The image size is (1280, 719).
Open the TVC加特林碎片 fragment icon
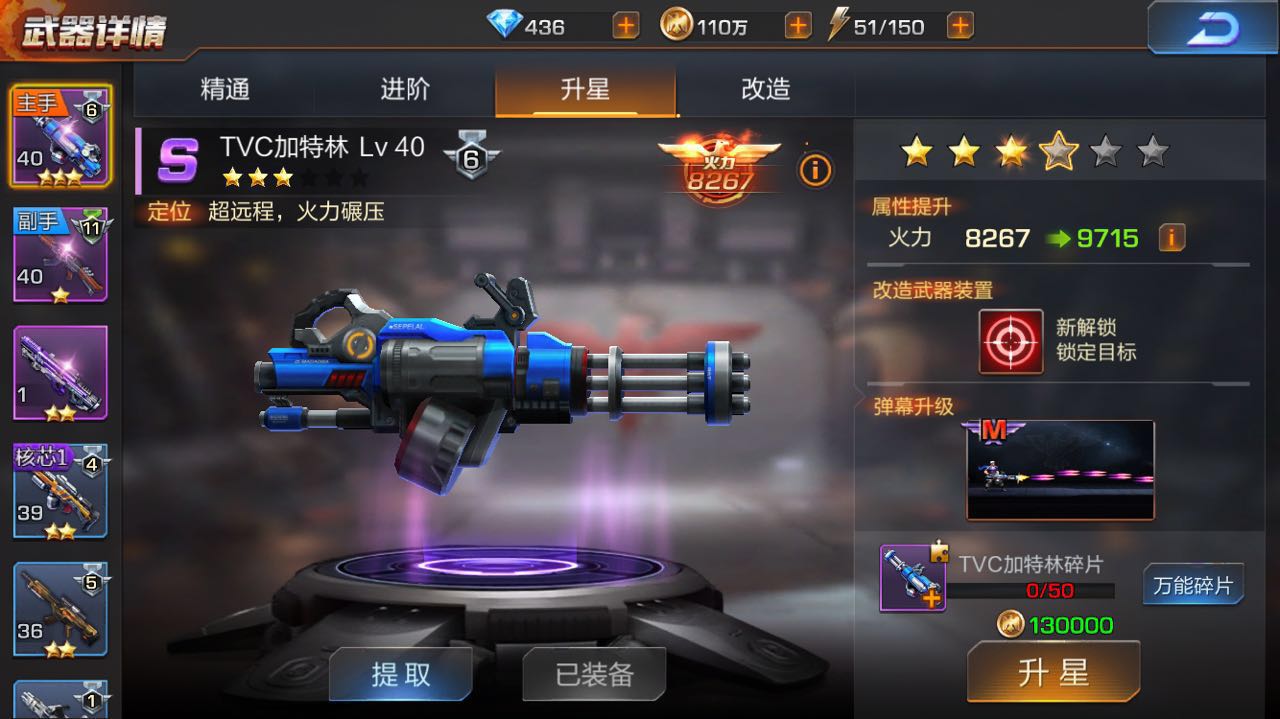[912, 578]
